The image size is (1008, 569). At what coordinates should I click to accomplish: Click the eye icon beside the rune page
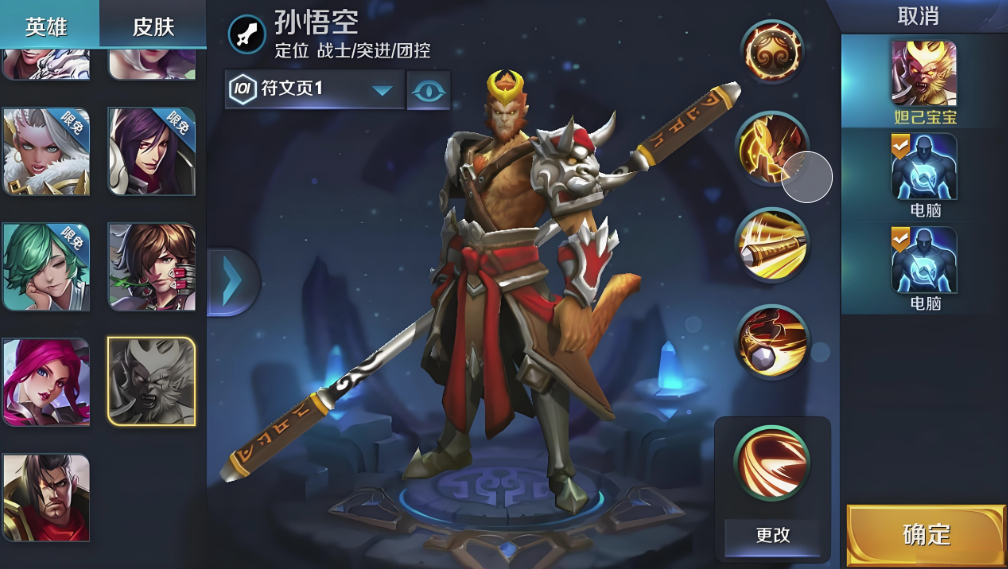pos(428,89)
